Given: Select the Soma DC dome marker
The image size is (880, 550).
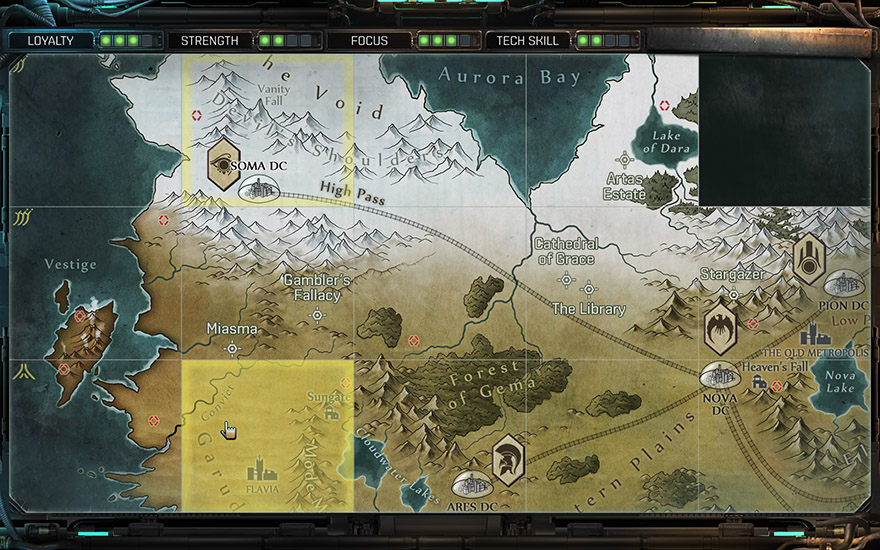Looking at the screenshot, I should (259, 187).
